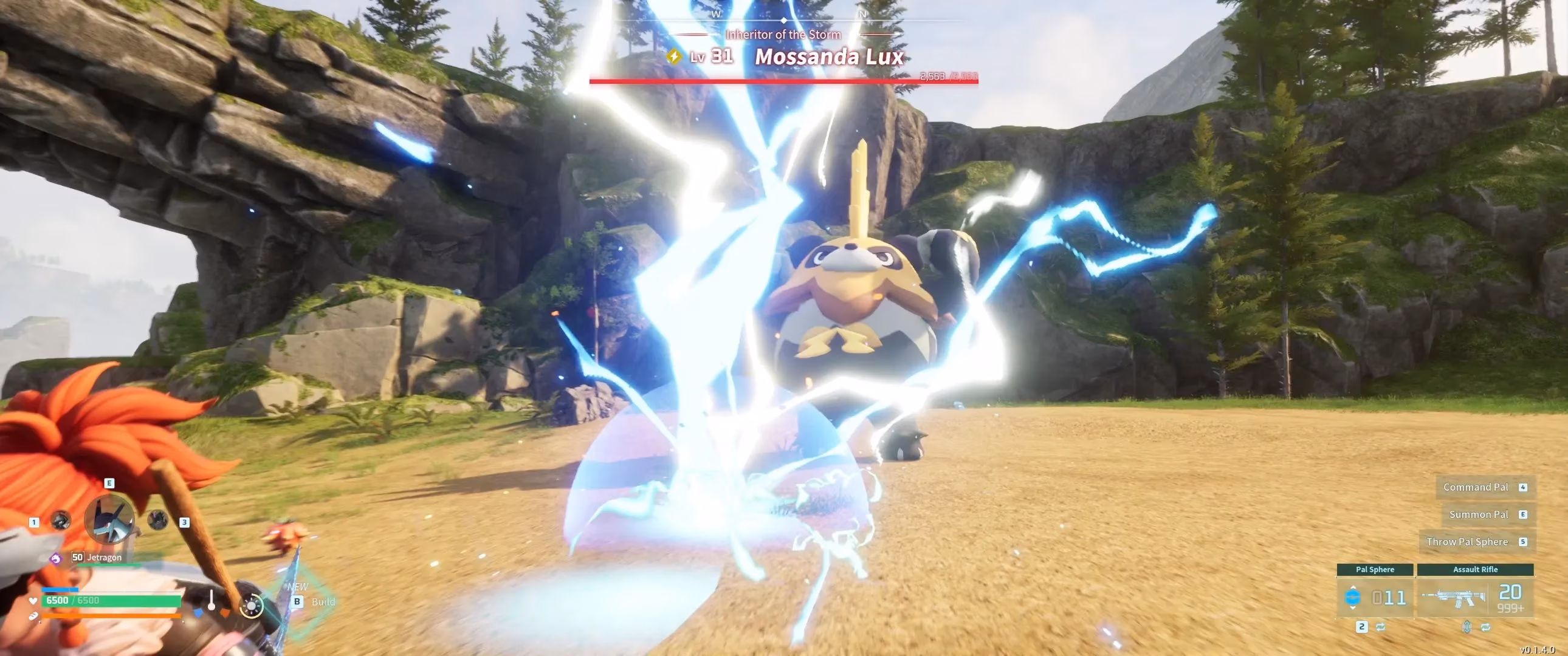Click the cycle icon under the Pal Sphere slot
Image resolution: width=1568 pixels, height=656 pixels.
pyautogui.click(x=1380, y=629)
